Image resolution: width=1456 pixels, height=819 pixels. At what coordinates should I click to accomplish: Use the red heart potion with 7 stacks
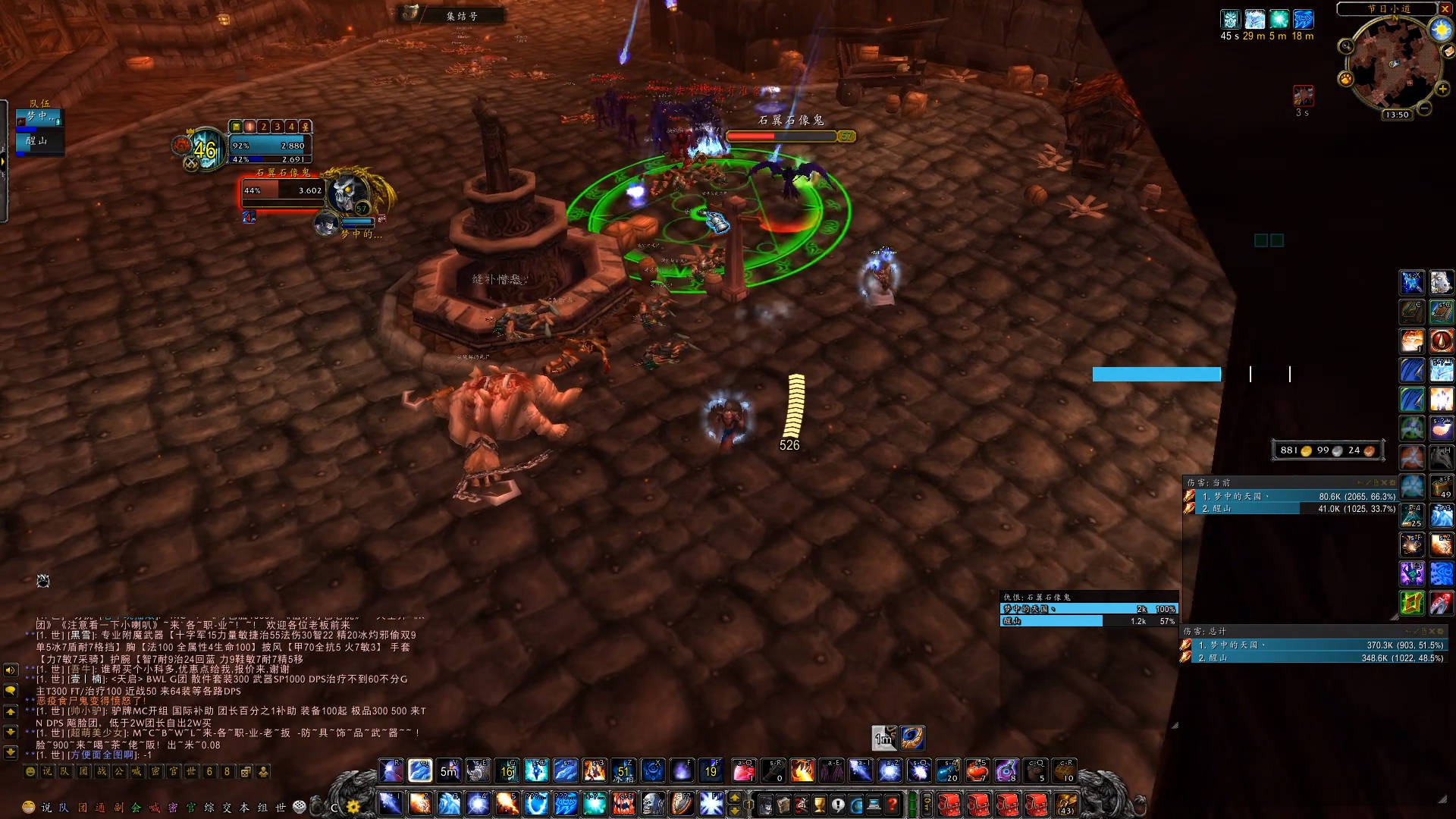977,770
